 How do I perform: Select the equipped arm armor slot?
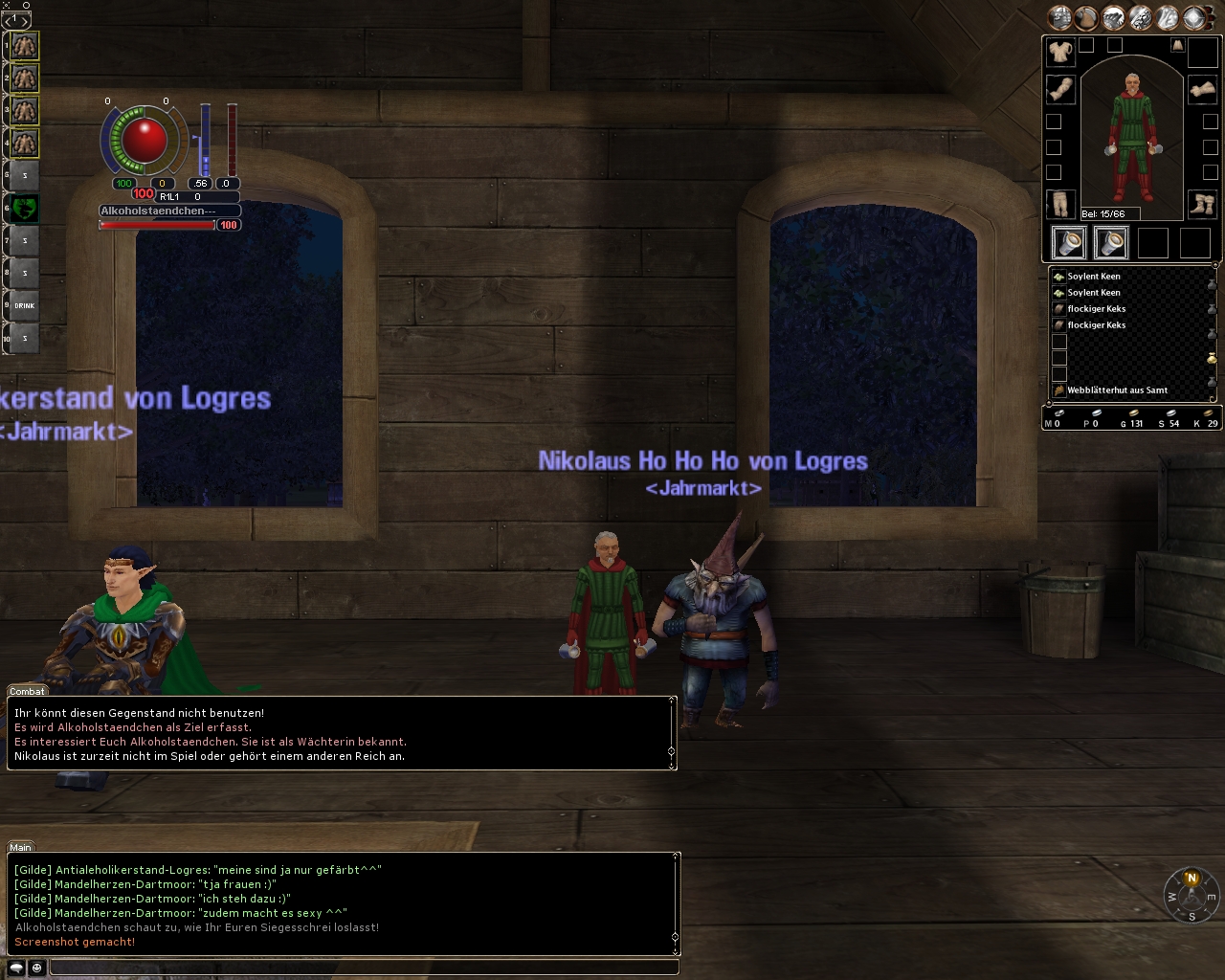pos(1060,90)
